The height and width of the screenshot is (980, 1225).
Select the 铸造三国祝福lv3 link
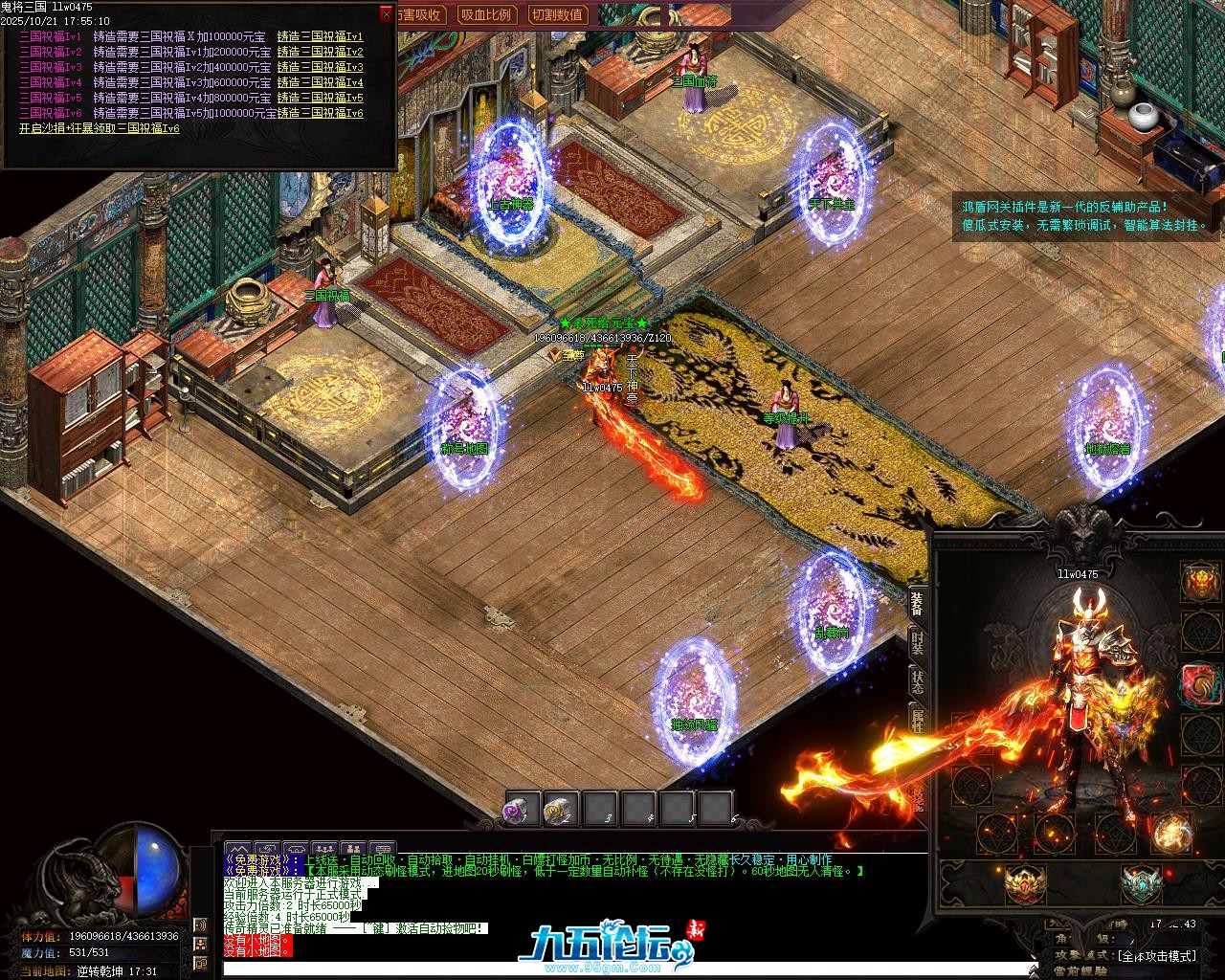click(320, 68)
